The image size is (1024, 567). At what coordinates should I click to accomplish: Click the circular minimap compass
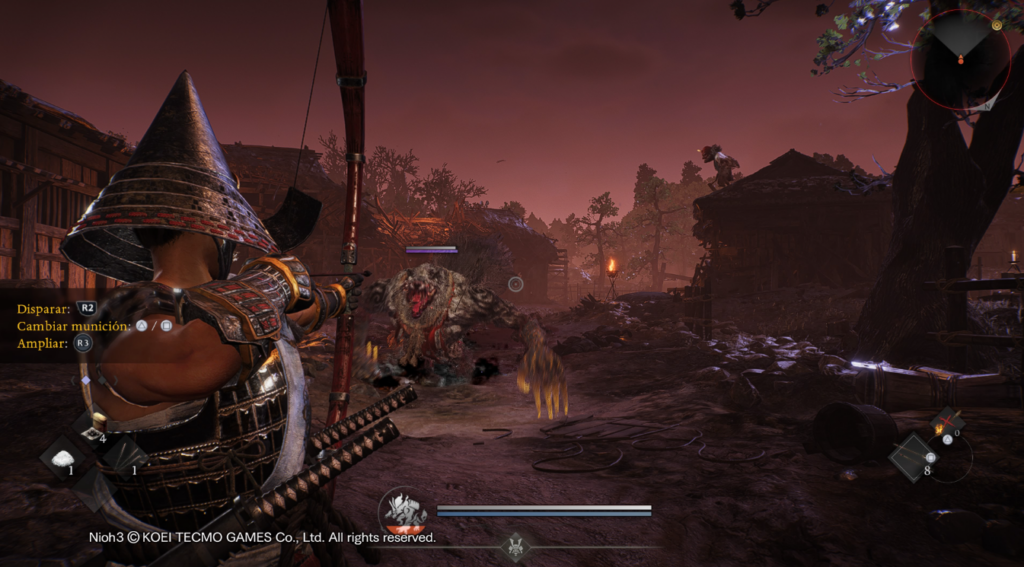coord(961,56)
